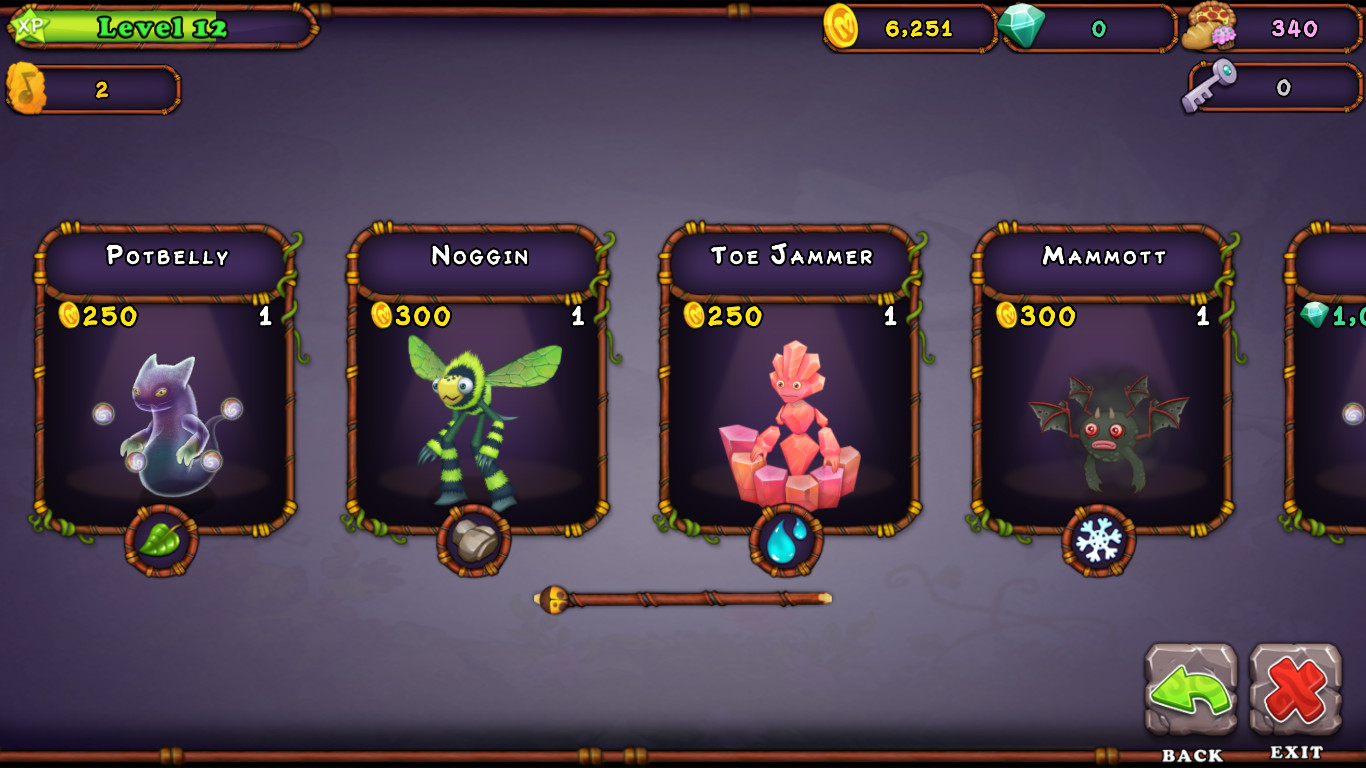Open the Potbelly monster card
Screen dimensions: 1366x768
point(166,400)
